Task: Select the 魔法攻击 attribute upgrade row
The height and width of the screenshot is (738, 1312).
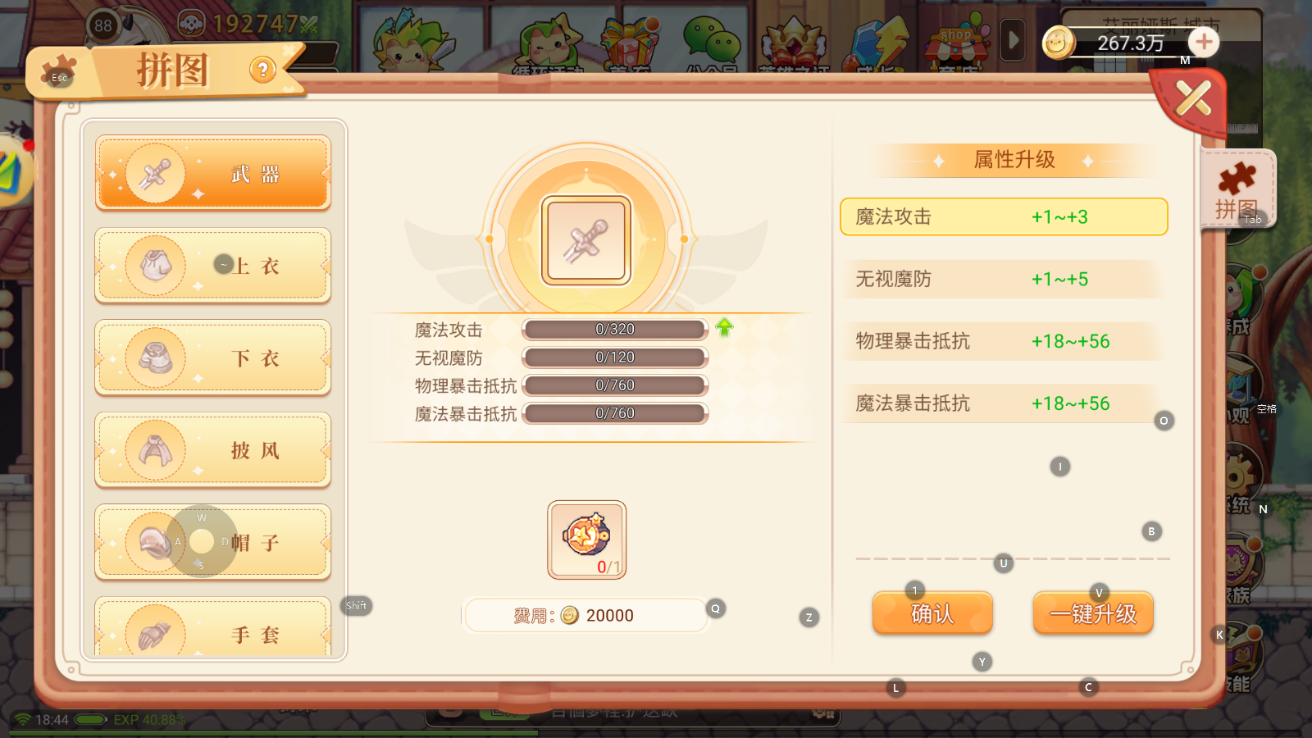Action: (x=1004, y=217)
